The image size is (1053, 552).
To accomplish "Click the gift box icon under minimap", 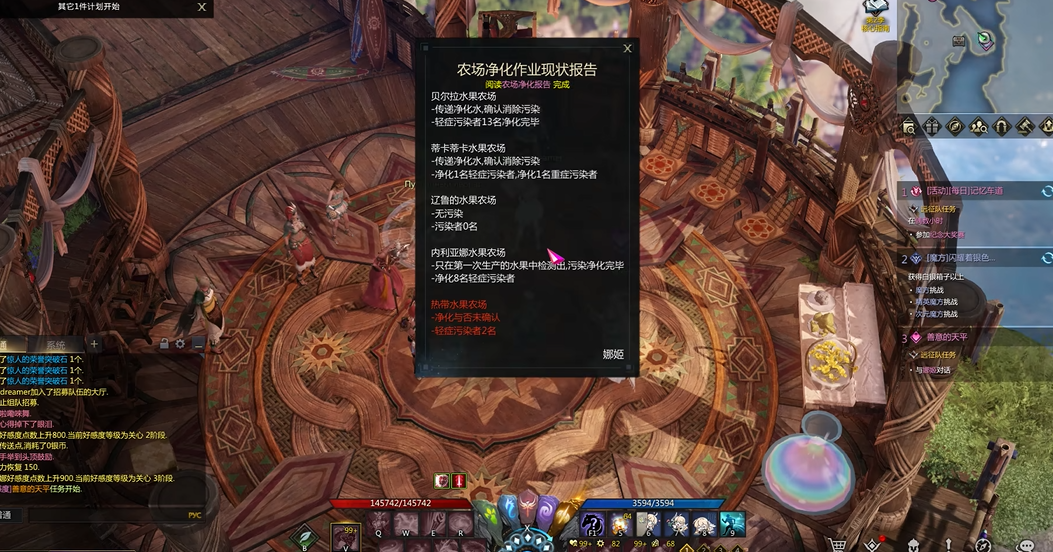I will coord(931,127).
